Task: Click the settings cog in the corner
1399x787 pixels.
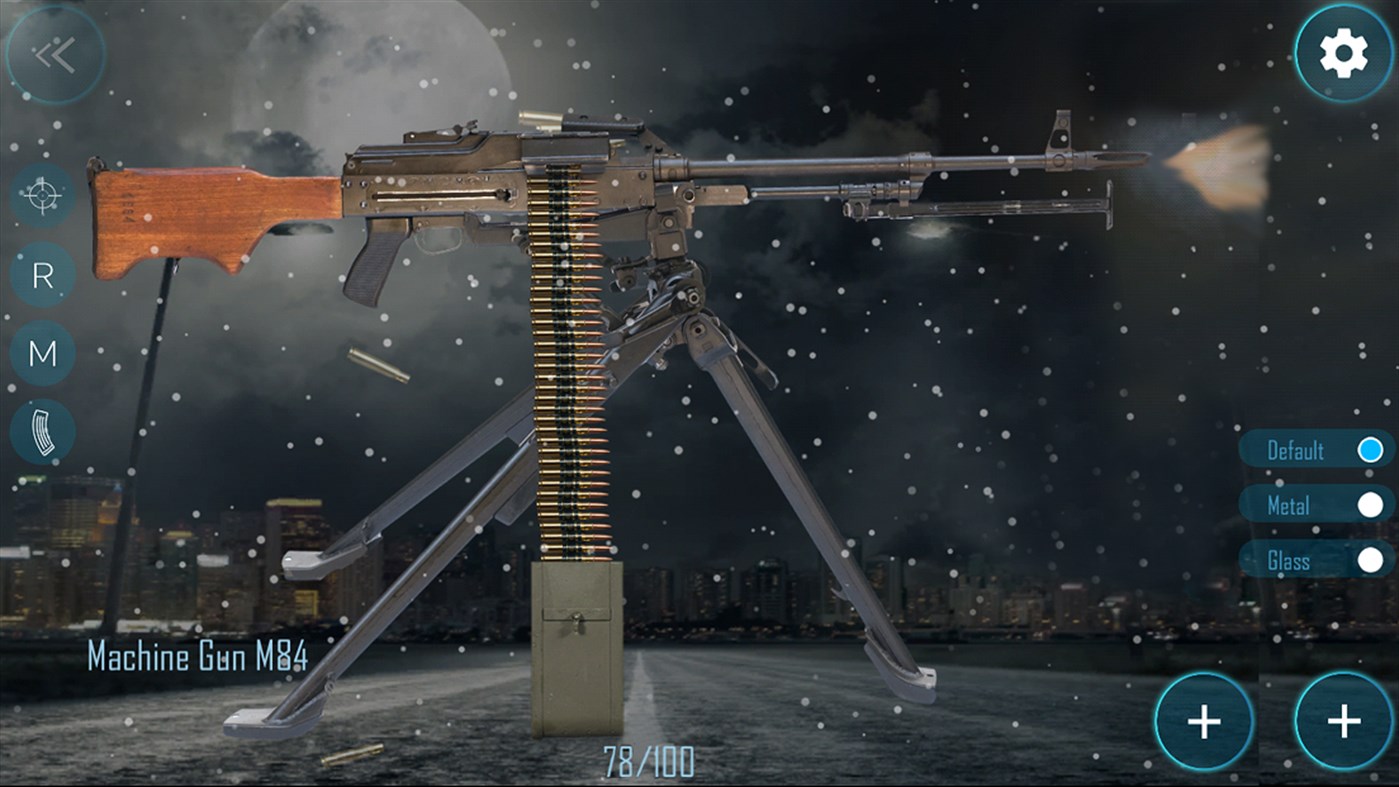Action: 1343,50
